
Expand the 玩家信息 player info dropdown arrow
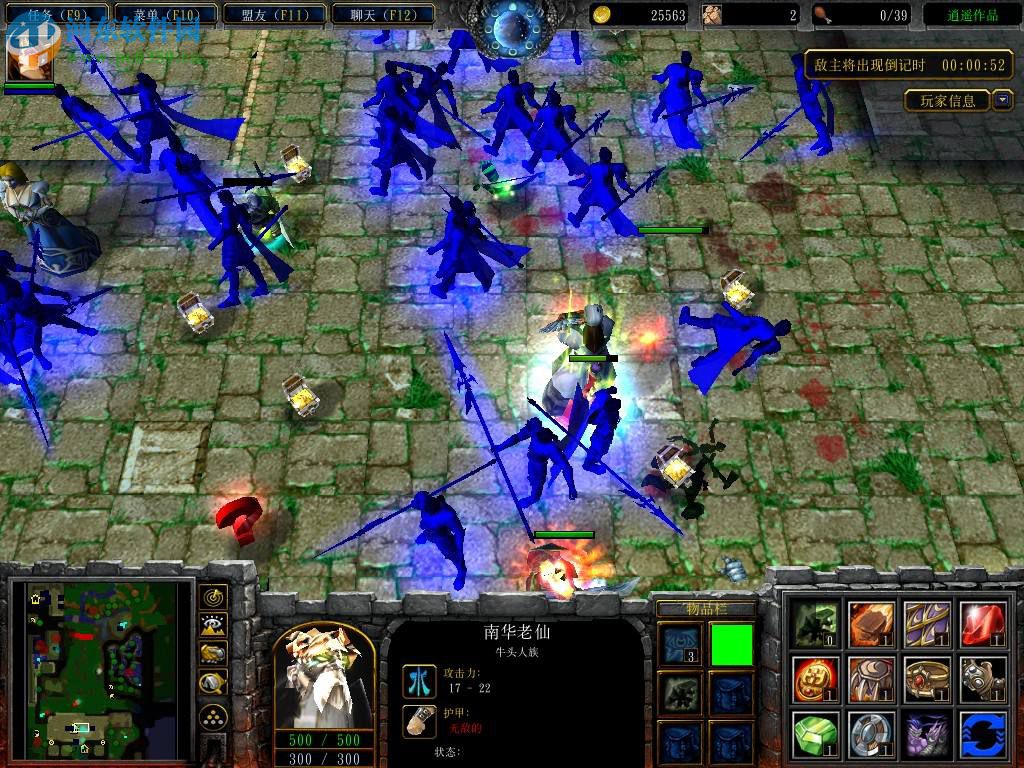1003,100
